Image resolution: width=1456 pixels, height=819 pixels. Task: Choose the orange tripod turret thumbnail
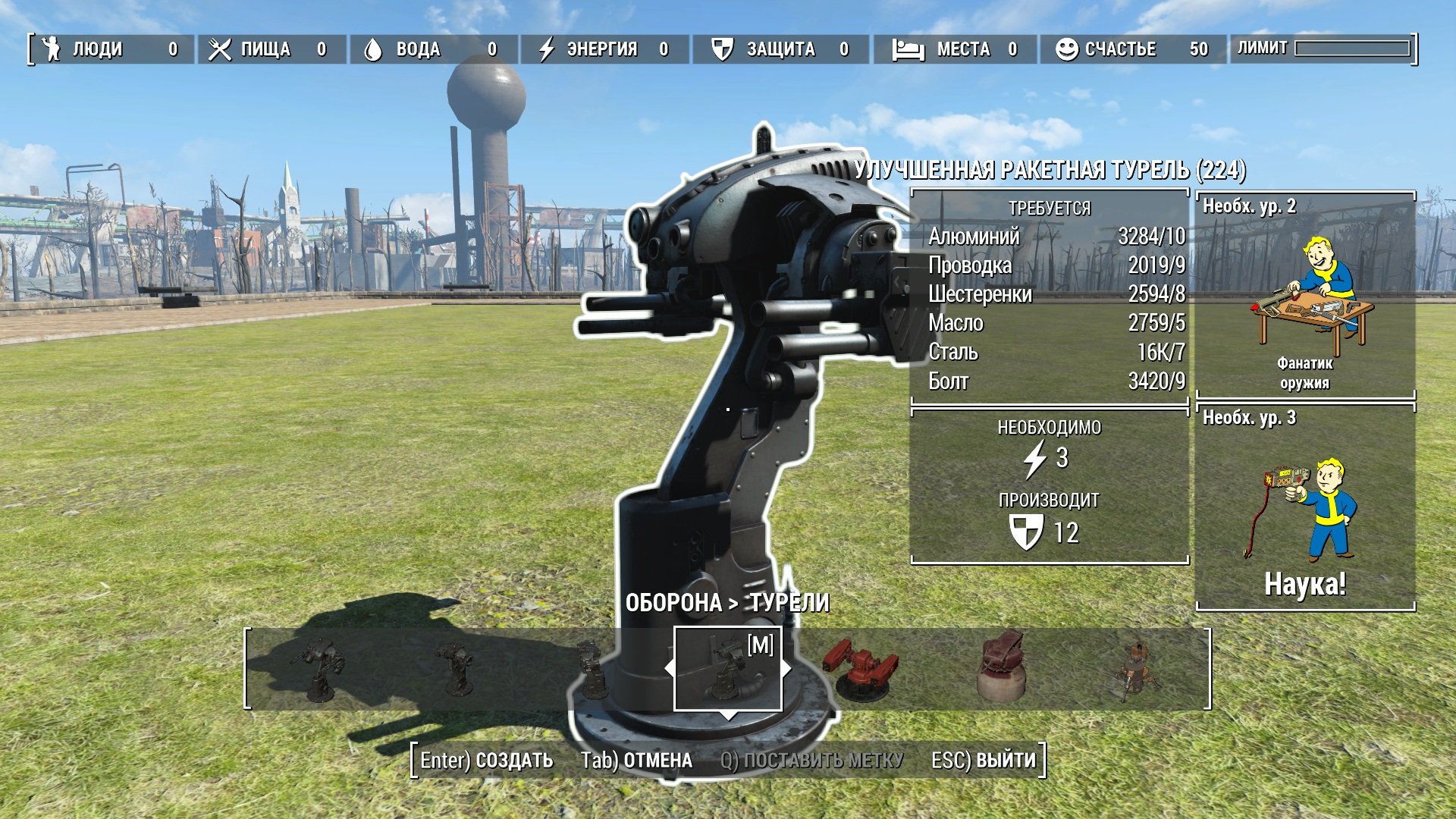[x=1135, y=670]
